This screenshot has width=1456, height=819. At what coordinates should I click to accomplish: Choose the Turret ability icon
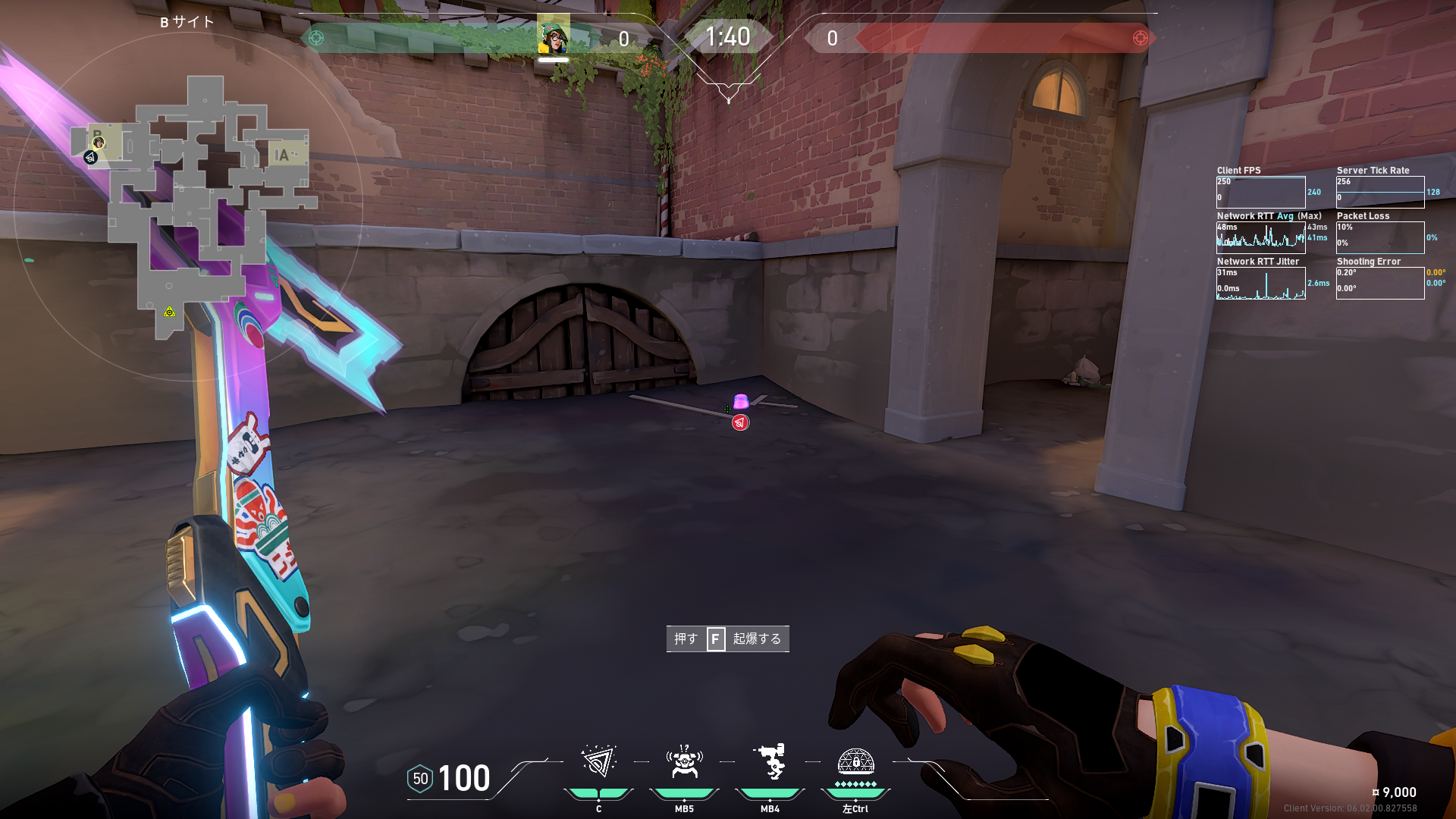(770, 761)
